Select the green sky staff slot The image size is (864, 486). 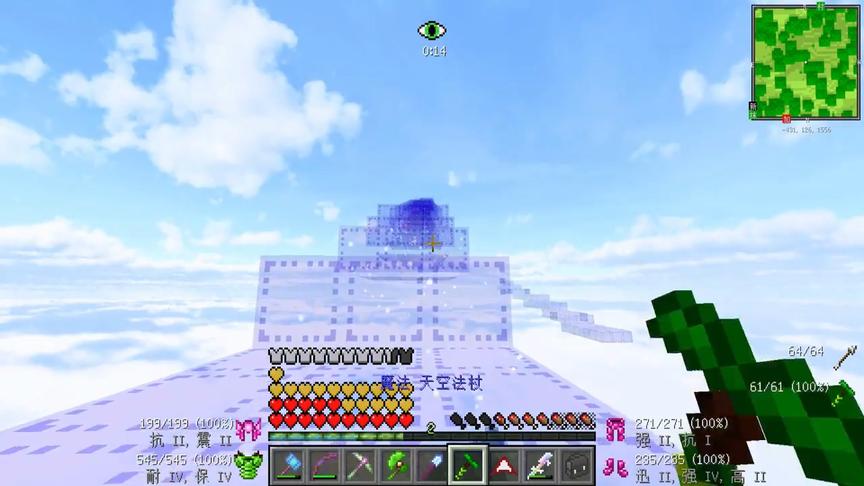click(x=468, y=466)
